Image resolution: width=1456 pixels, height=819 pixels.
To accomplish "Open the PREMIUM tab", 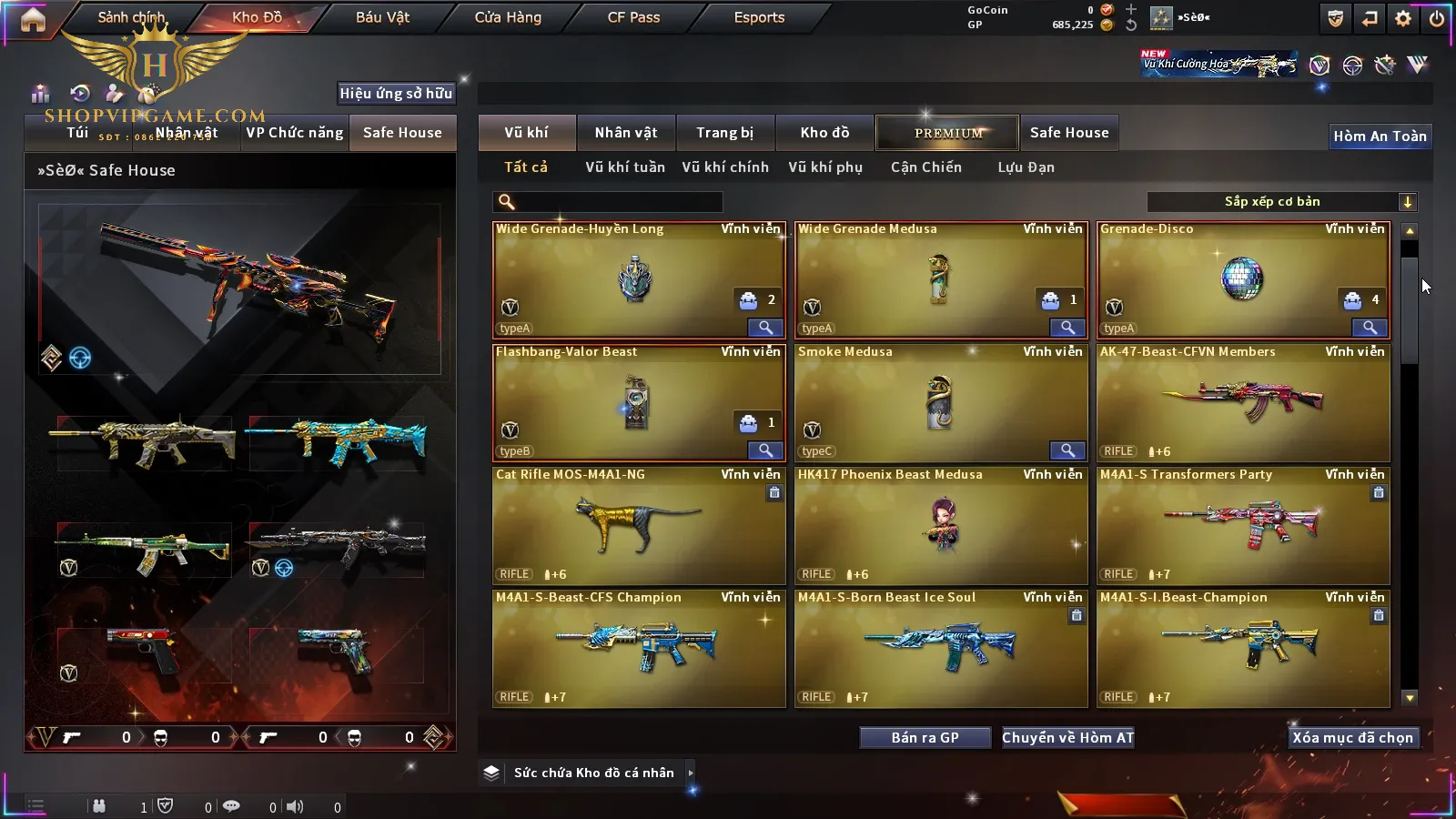I will pos(947,133).
